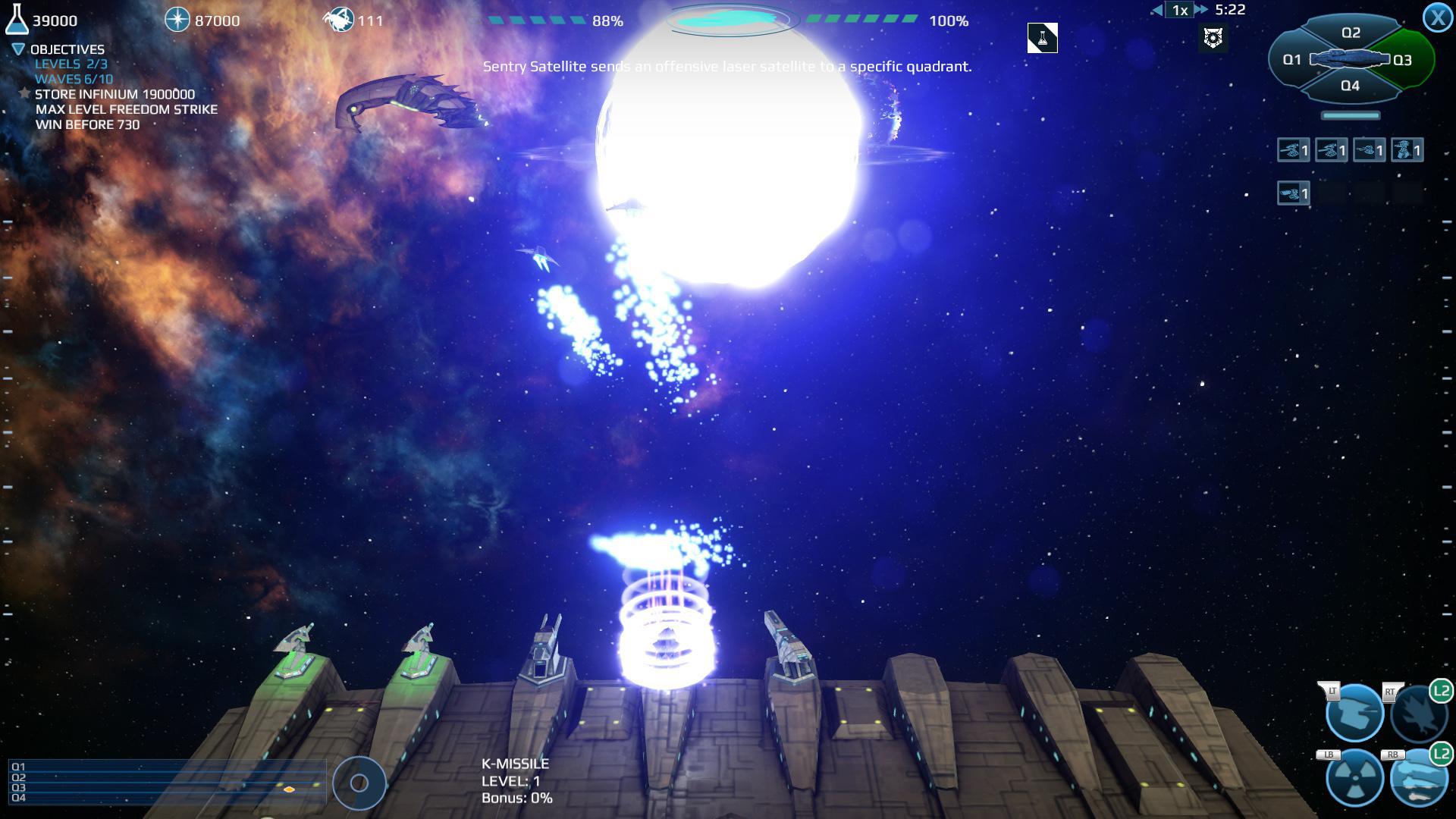Switch targeting to quadrant Q1
Viewport: 1456px width, 819px height.
click(1292, 58)
